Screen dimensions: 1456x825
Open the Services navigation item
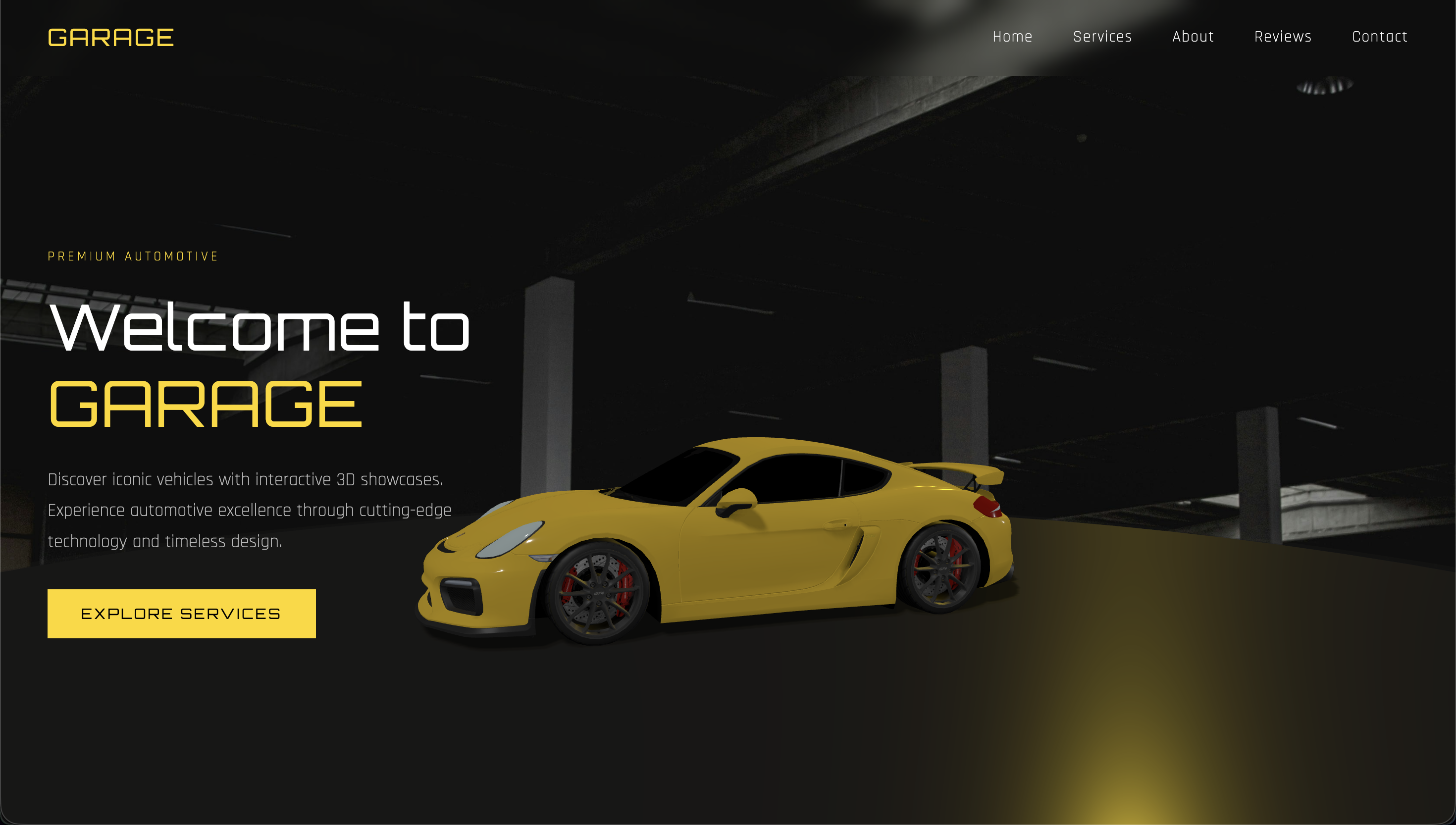pyautogui.click(x=1102, y=36)
